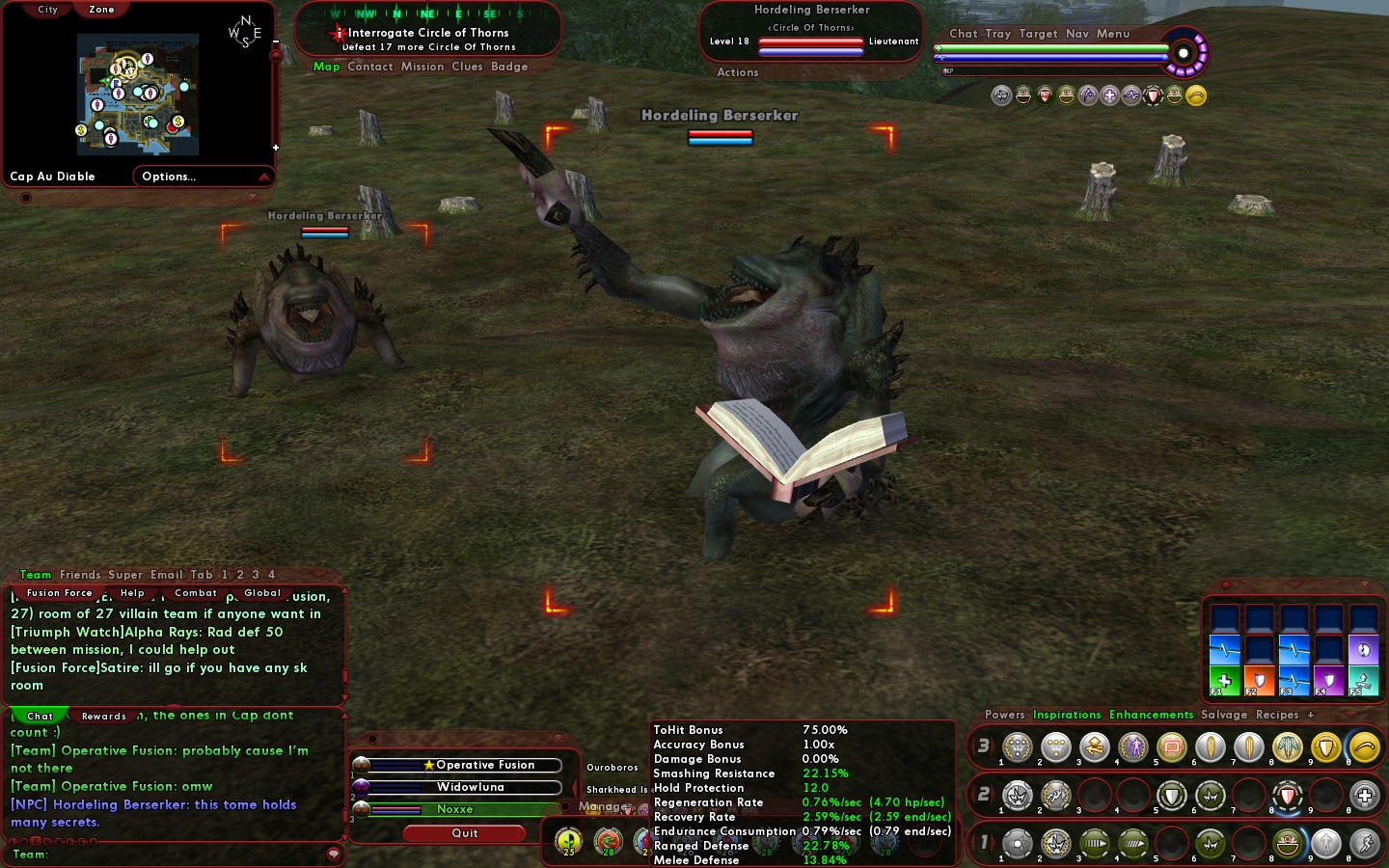Quit the team with the Quit button
1389x868 pixels.
tap(465, 833)
